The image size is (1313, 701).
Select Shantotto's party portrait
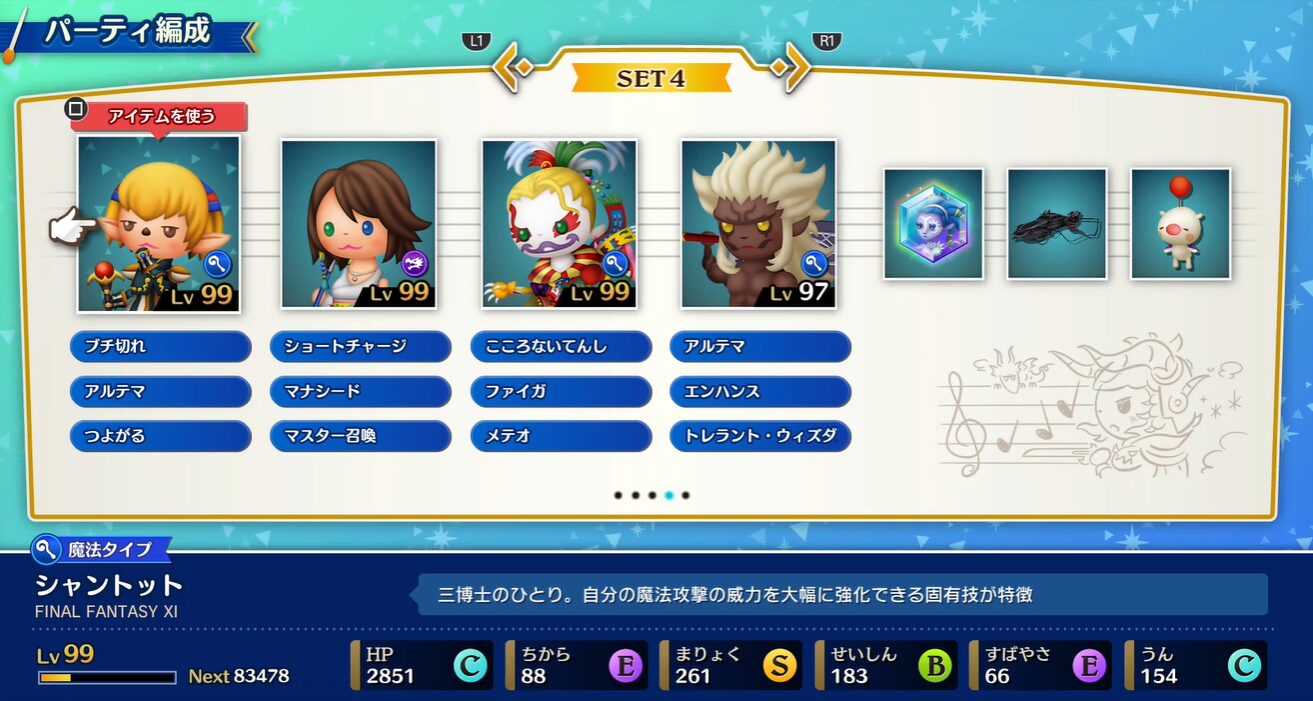point(159,223)
